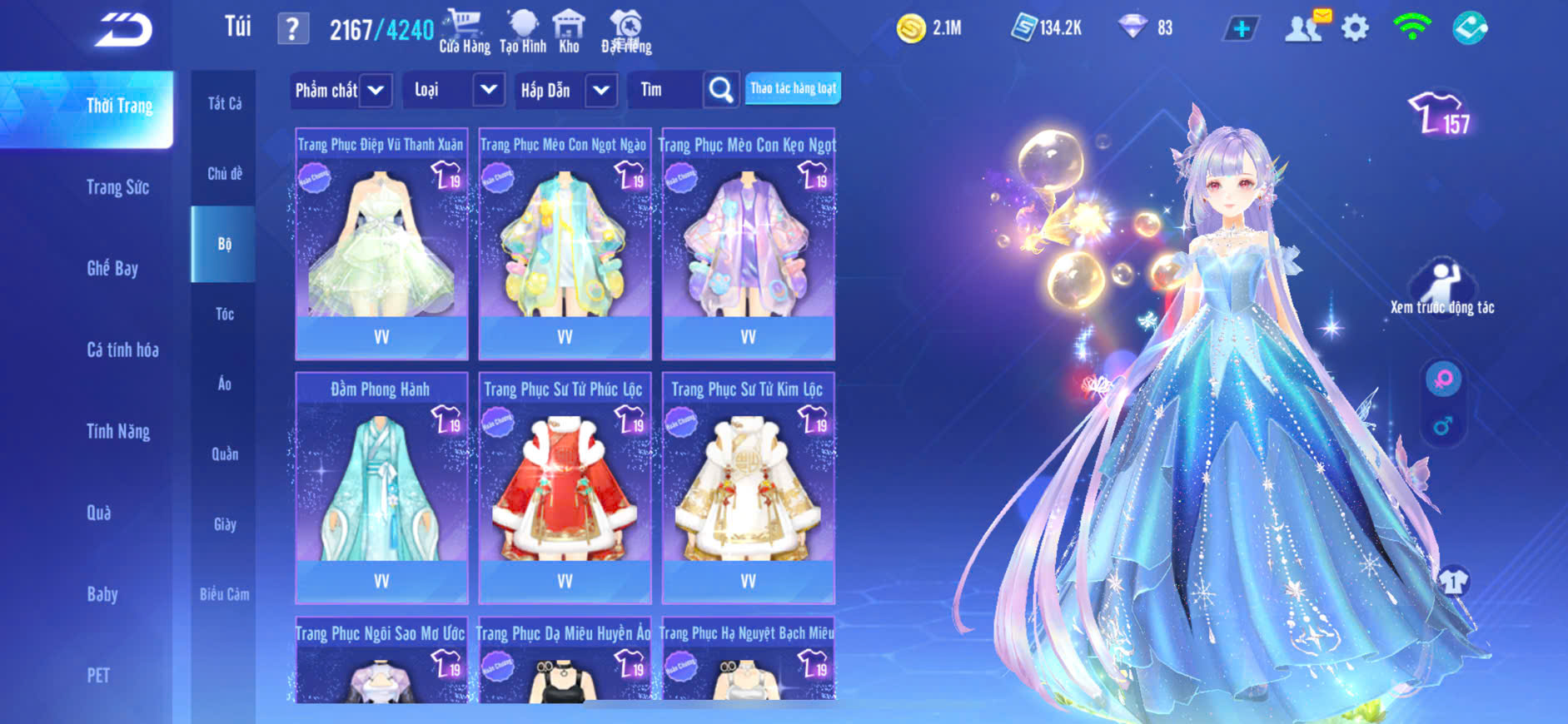Image resolution: width=1568 pixels, height=724 pixels.
Task: Select Trang Phục Điệp Vũ Thanh Xuân outfit
Action: [x=381, y=243]
